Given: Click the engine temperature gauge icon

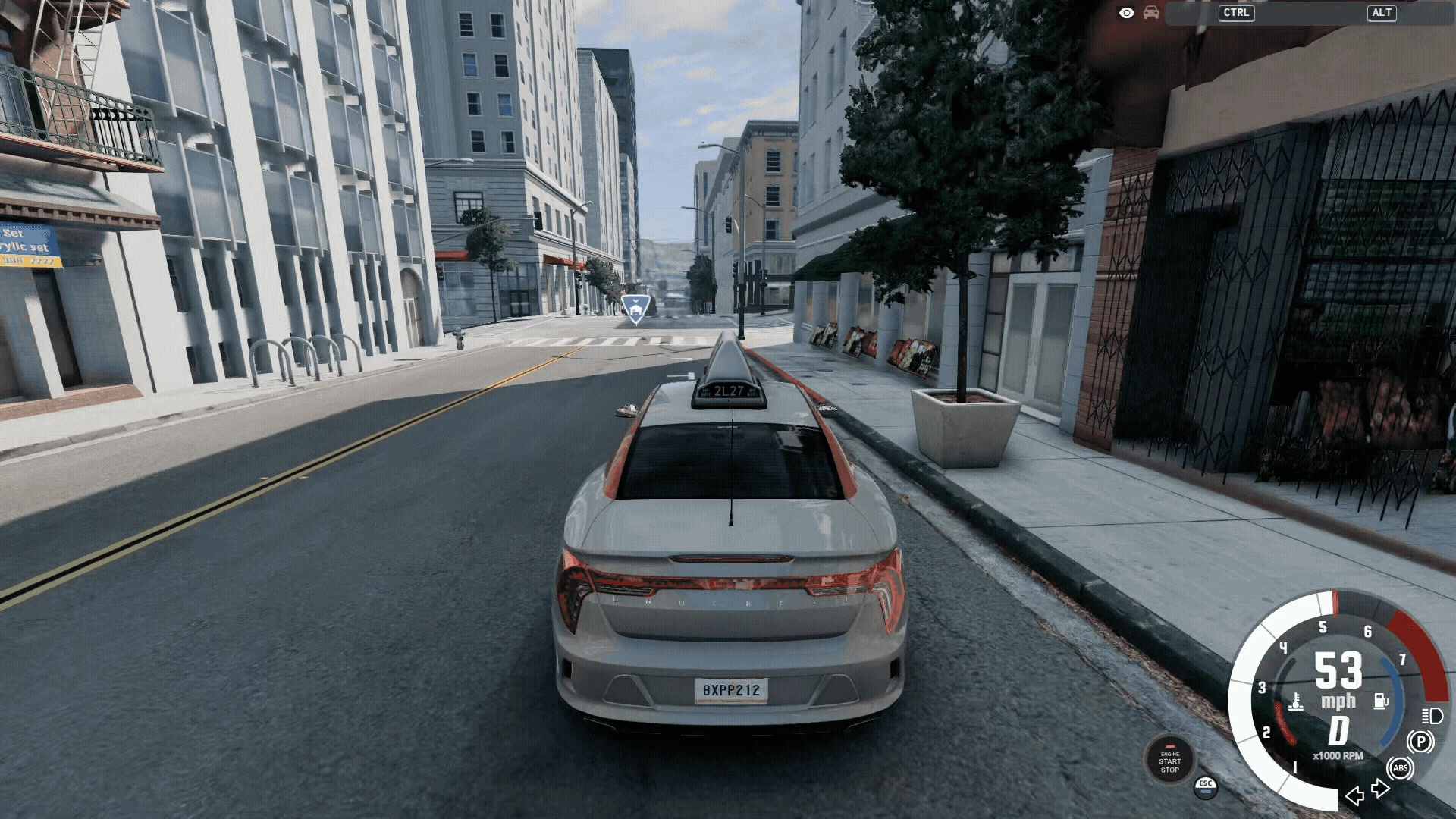Looking at the screenshot, I should point(1296,701).
